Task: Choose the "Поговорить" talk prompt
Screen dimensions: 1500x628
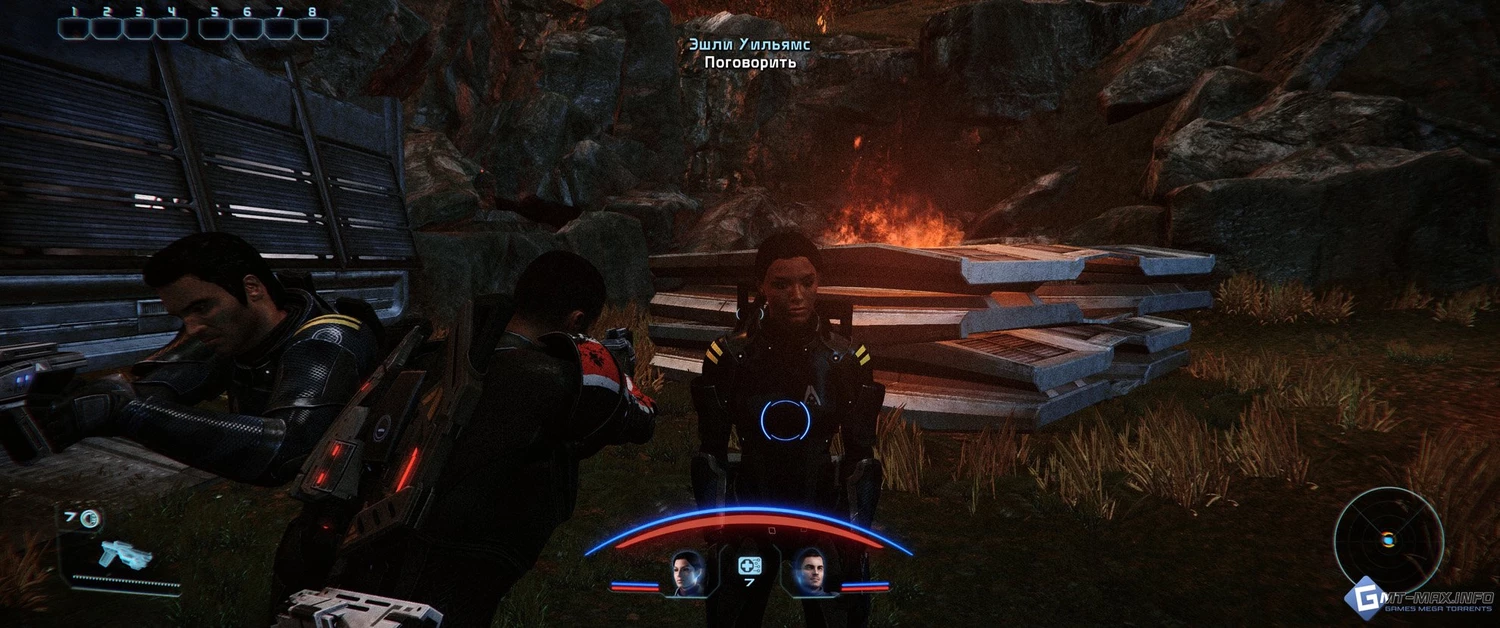Action: point(750,62)
